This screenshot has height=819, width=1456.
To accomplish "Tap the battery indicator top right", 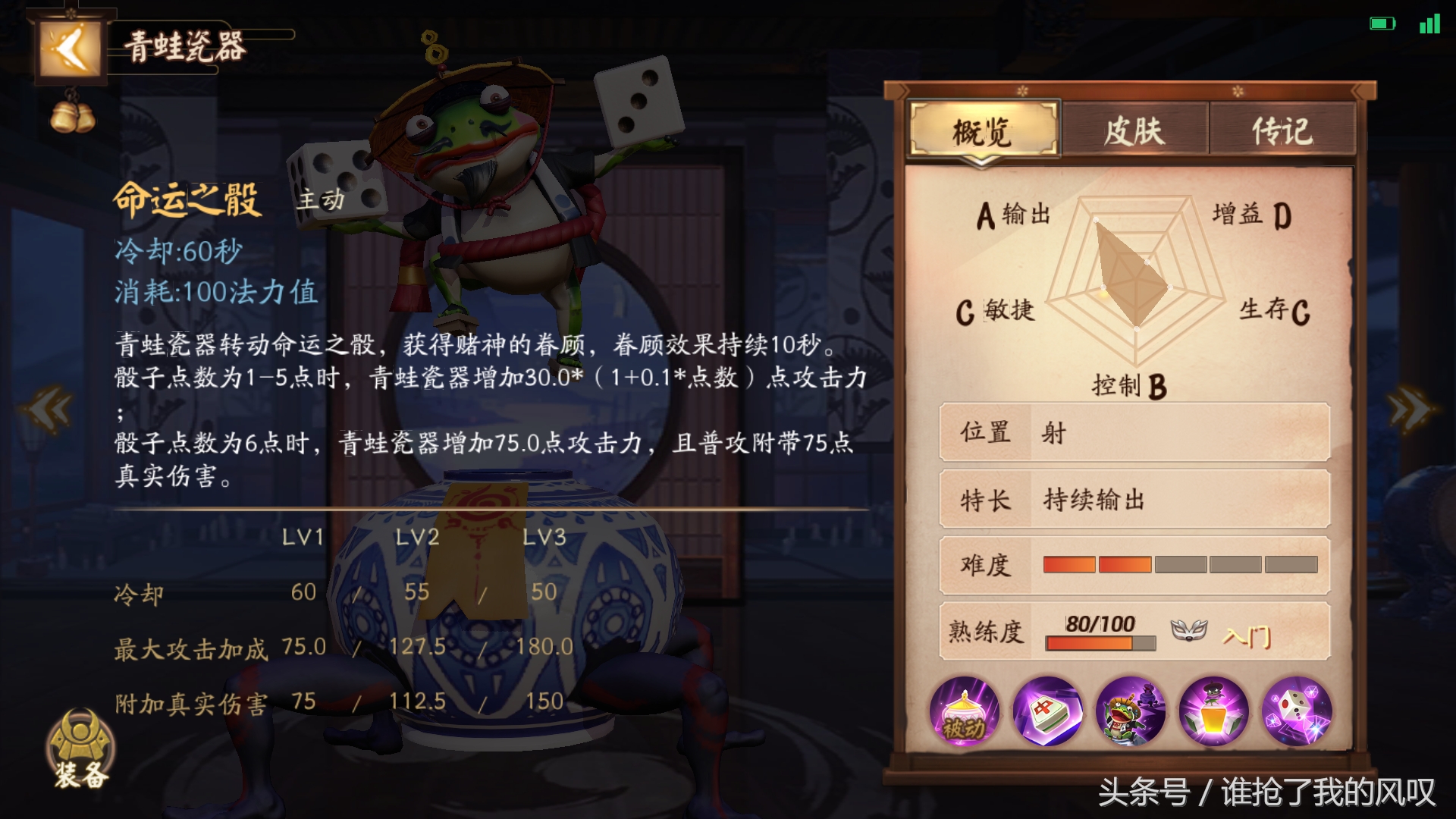I will pos(1382,23).
